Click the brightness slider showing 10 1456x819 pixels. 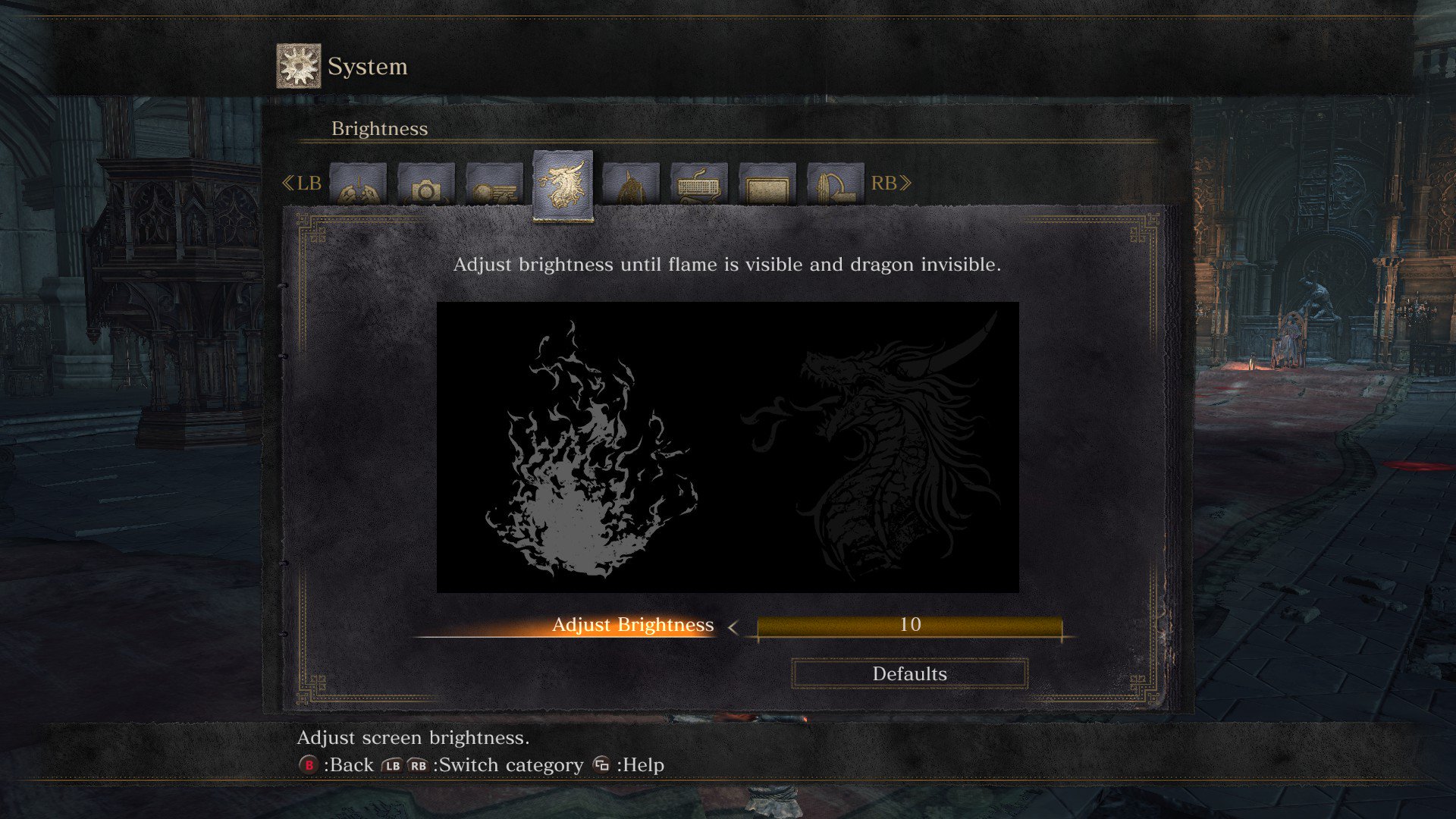point(910,626)
